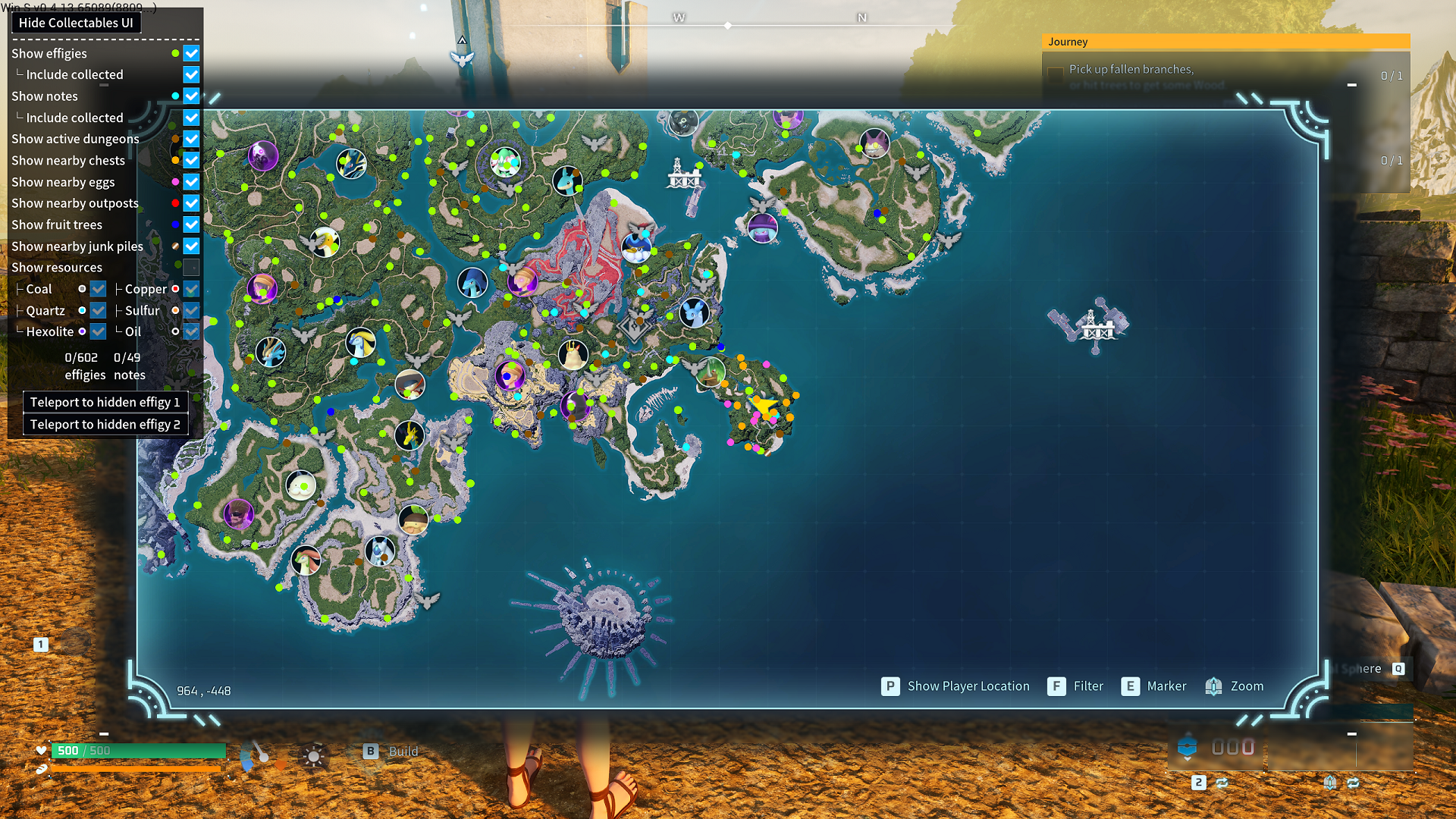The width and height of the screenshot is (1456, 819).
Task: Click the Pal Sphere icon near the ammo counter
Action: [x=1187, y=747]
